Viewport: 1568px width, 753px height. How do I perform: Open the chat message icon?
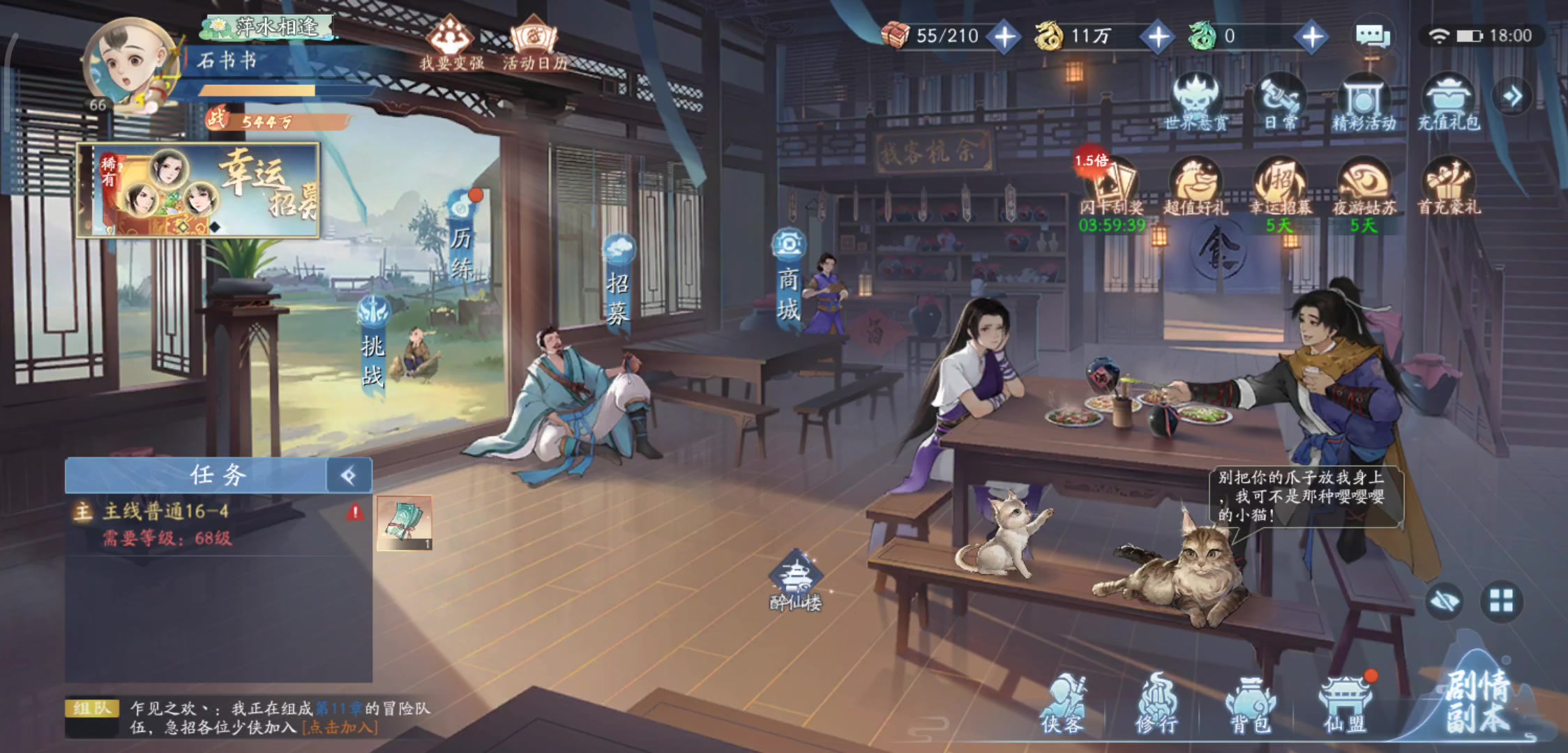click(x=1372, y=36)
